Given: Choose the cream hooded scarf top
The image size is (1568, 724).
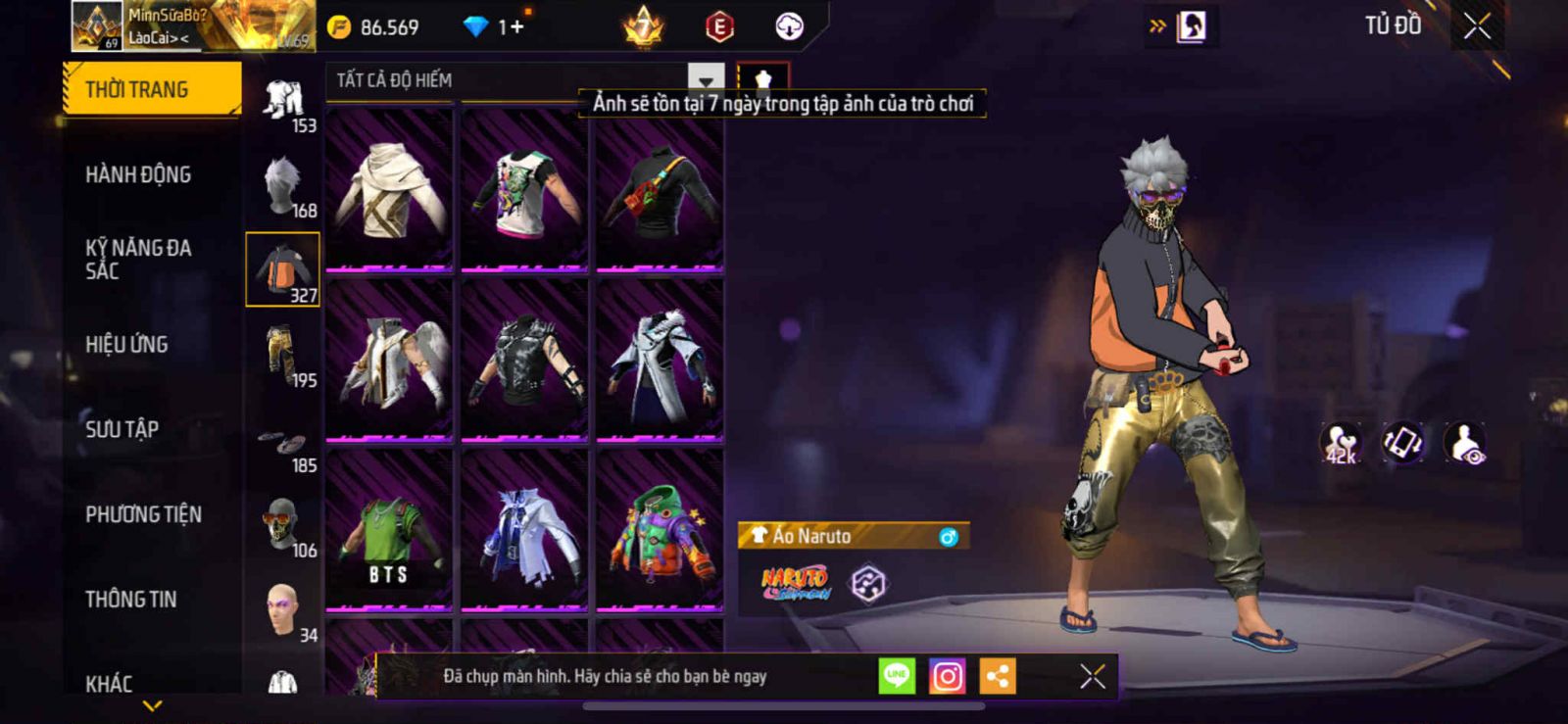Looking at the screenshot, I should point(389,190).
